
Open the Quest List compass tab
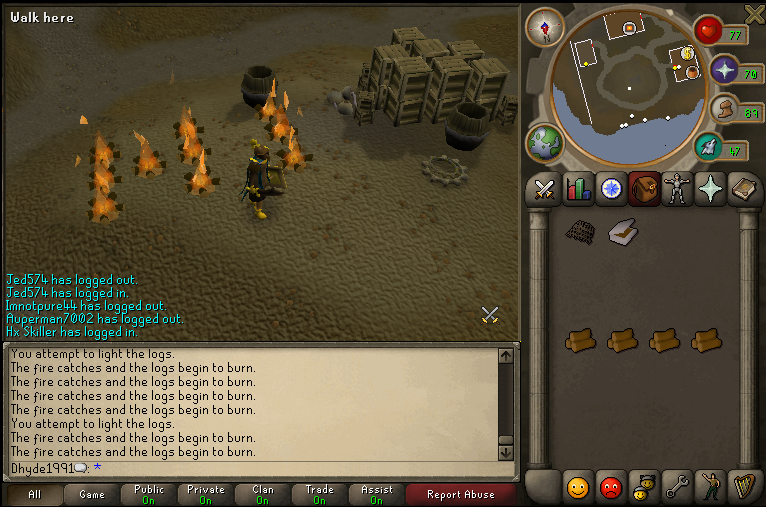[x=611, y=189]
